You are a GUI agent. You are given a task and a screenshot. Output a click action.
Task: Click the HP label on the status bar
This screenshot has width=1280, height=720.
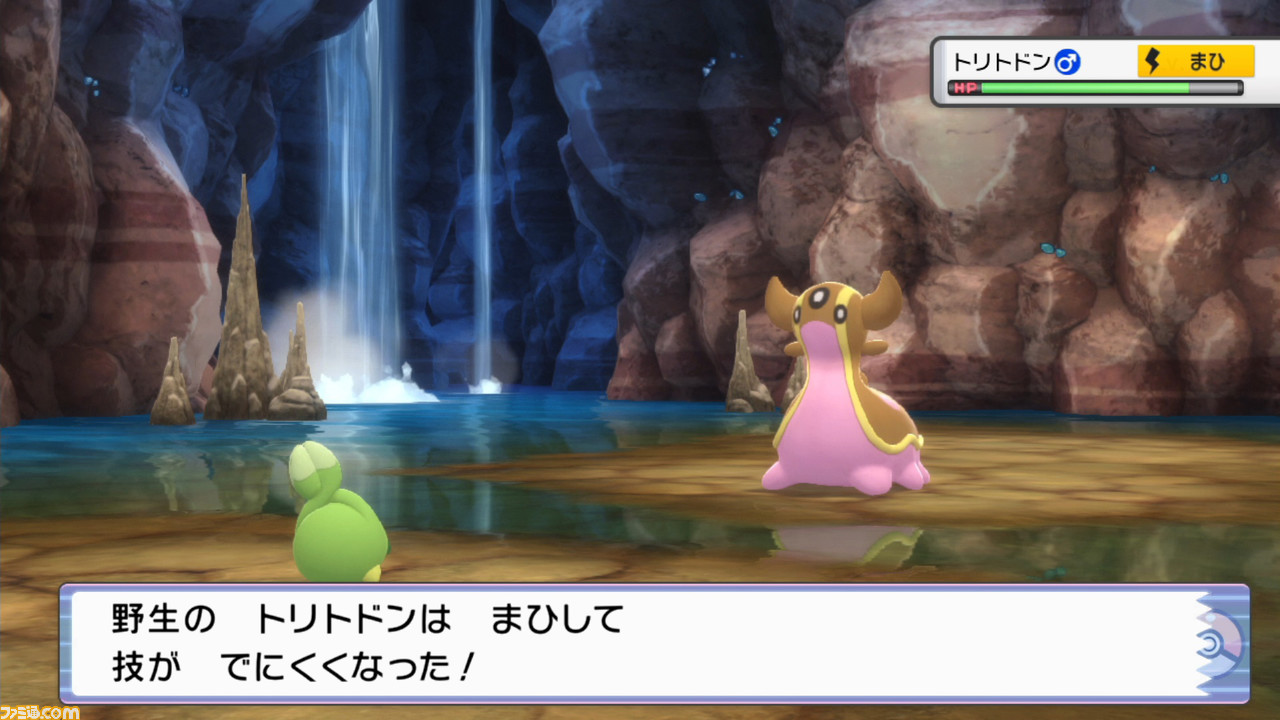966,87
